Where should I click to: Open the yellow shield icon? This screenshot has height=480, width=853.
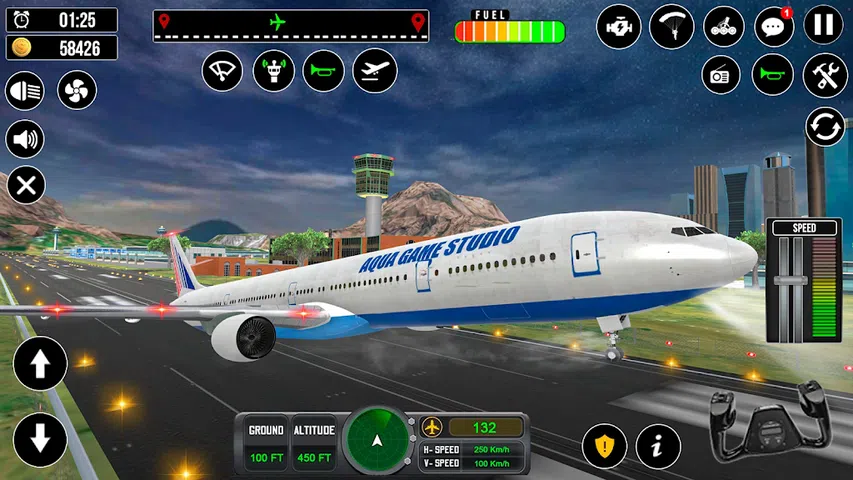604,445
